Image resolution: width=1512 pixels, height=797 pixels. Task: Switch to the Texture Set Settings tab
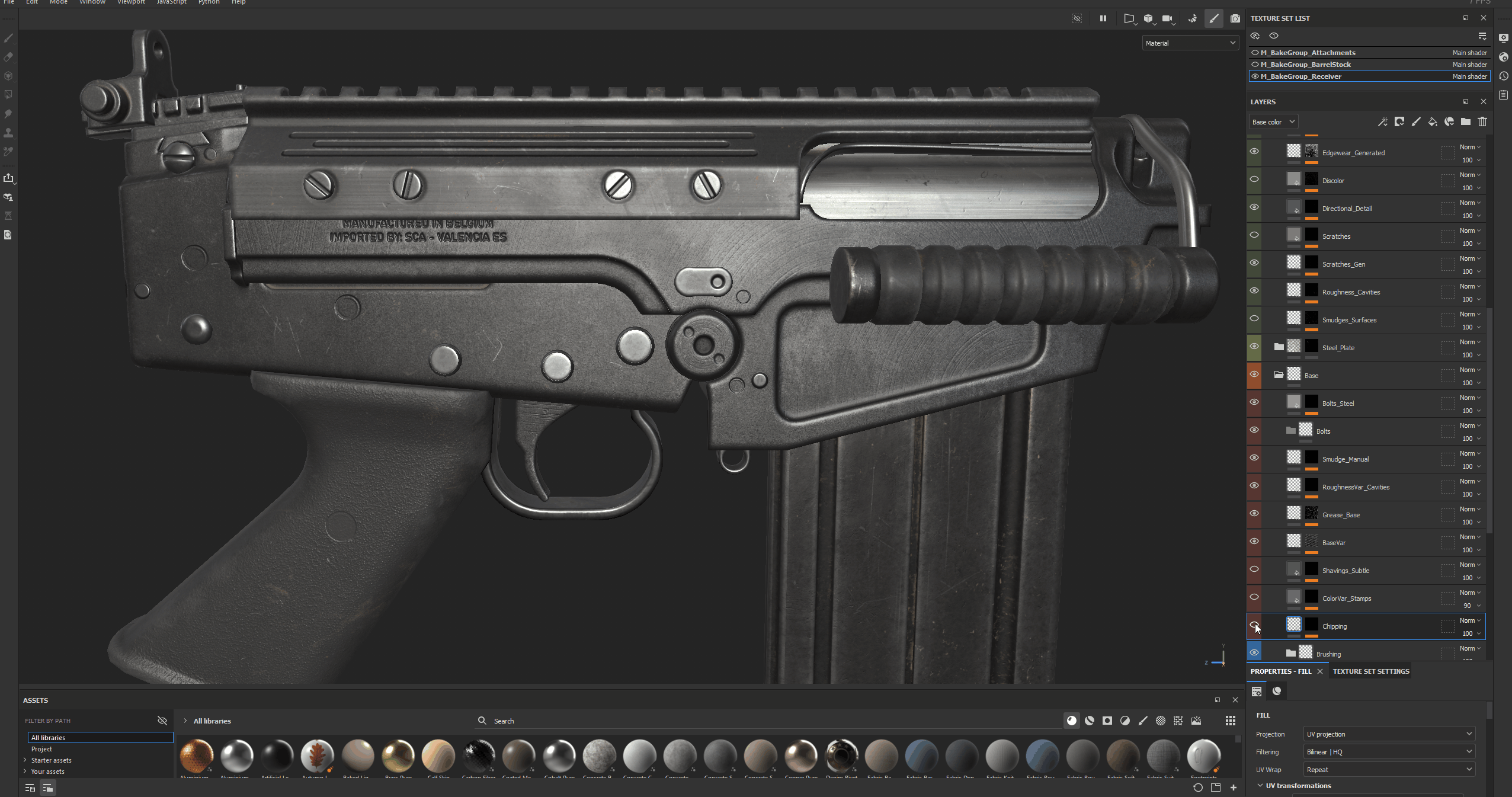(x=1370, y=671)
